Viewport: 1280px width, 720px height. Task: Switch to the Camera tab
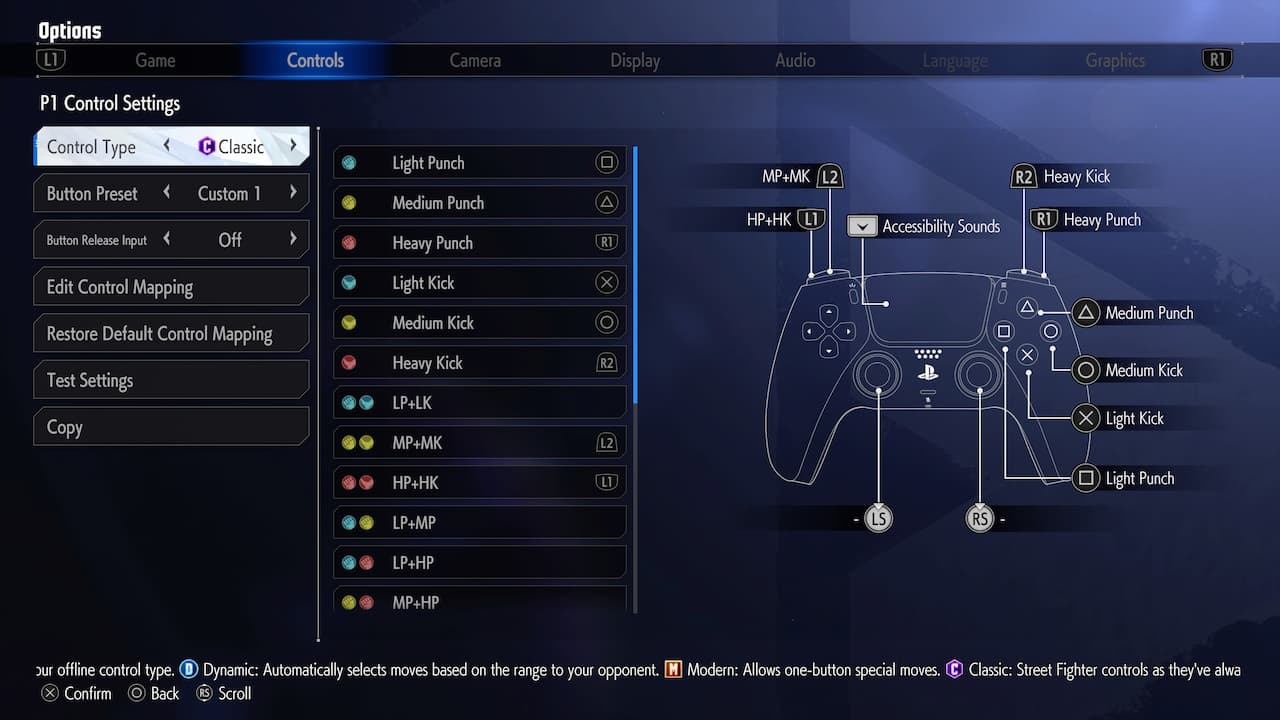click(x=475, y=60)
